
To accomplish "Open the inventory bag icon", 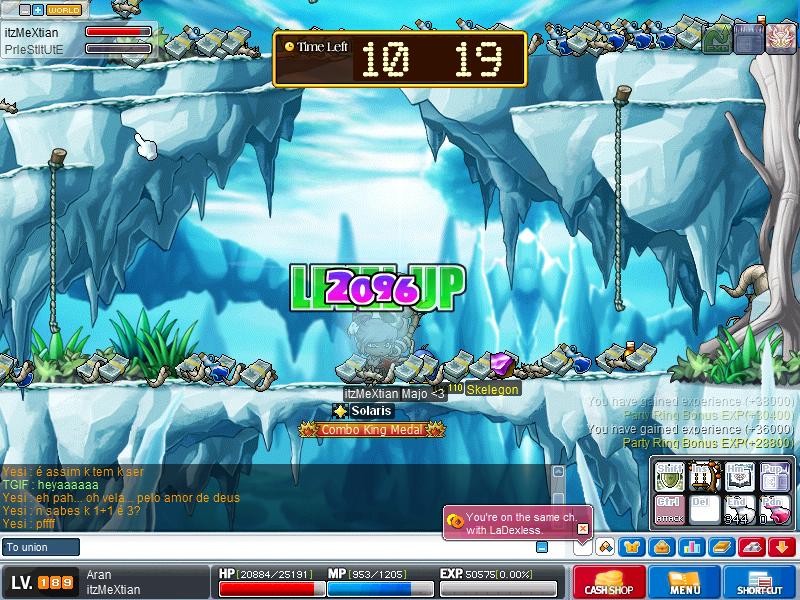I will tap(661, 546).
